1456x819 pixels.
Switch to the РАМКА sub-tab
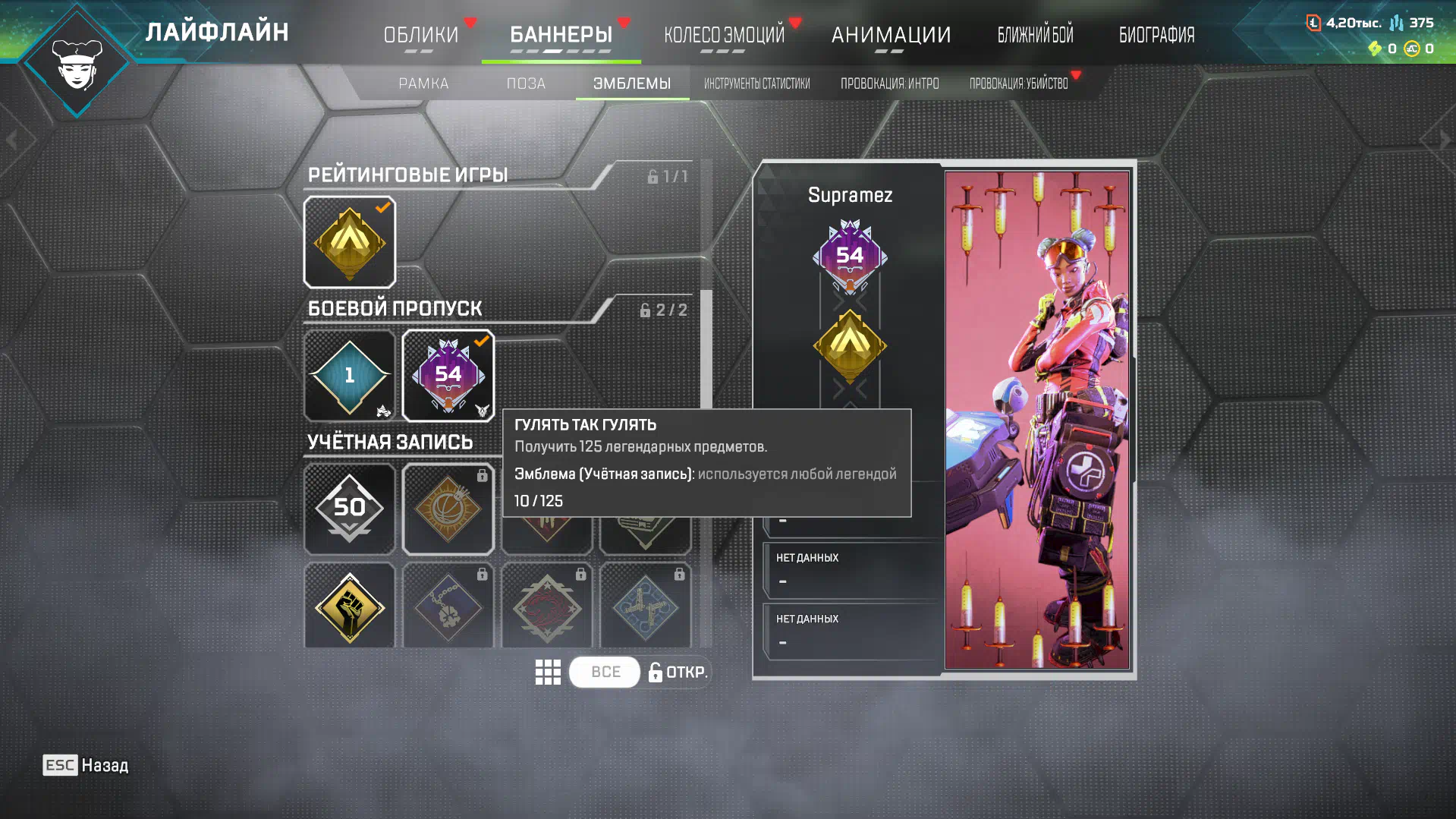coord(423,83)
